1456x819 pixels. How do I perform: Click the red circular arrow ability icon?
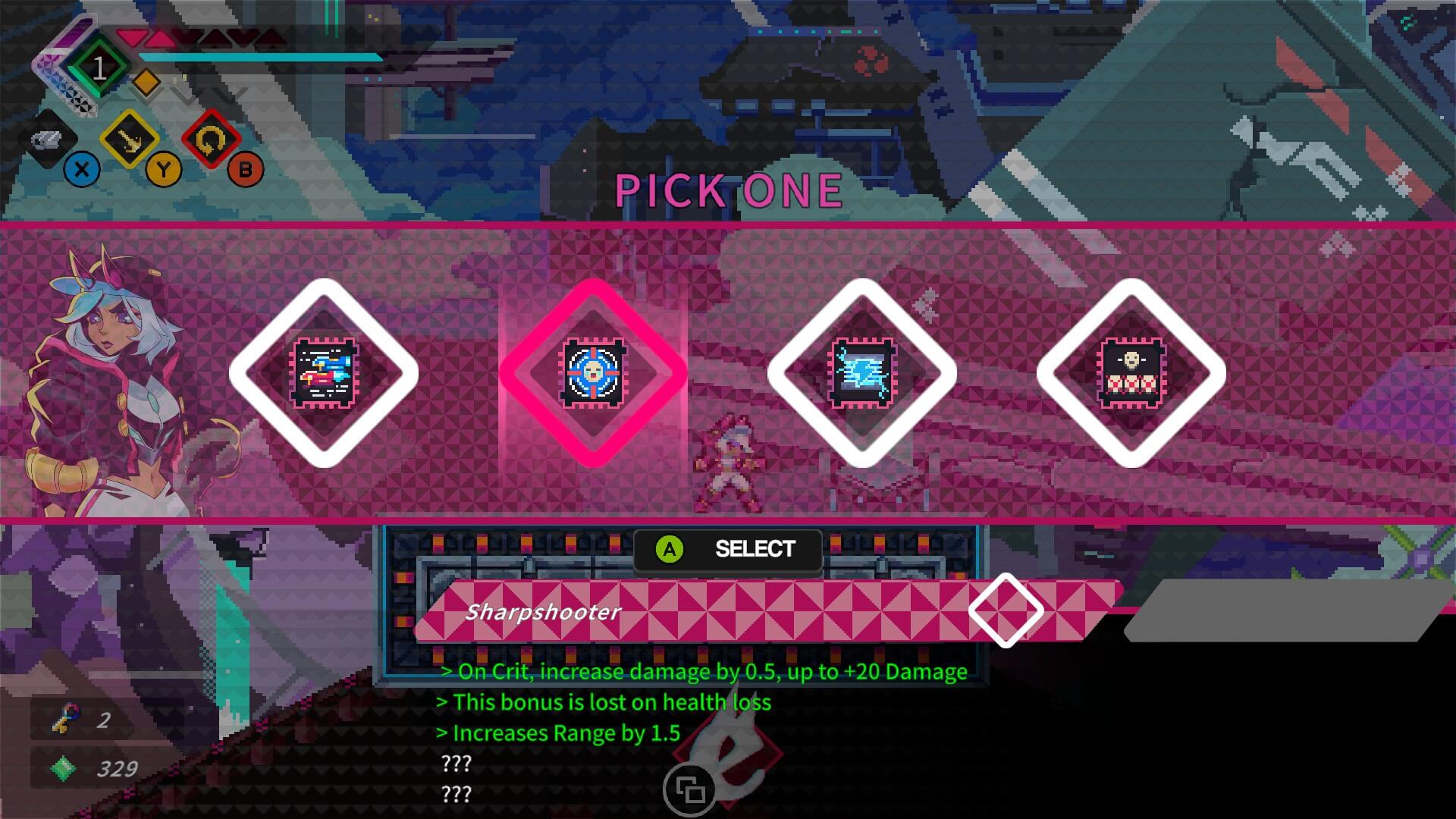coord(211,140)
